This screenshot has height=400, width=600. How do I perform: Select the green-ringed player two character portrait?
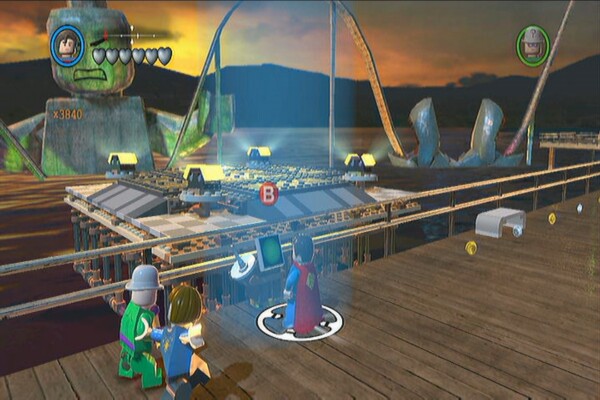coord(534,46)
